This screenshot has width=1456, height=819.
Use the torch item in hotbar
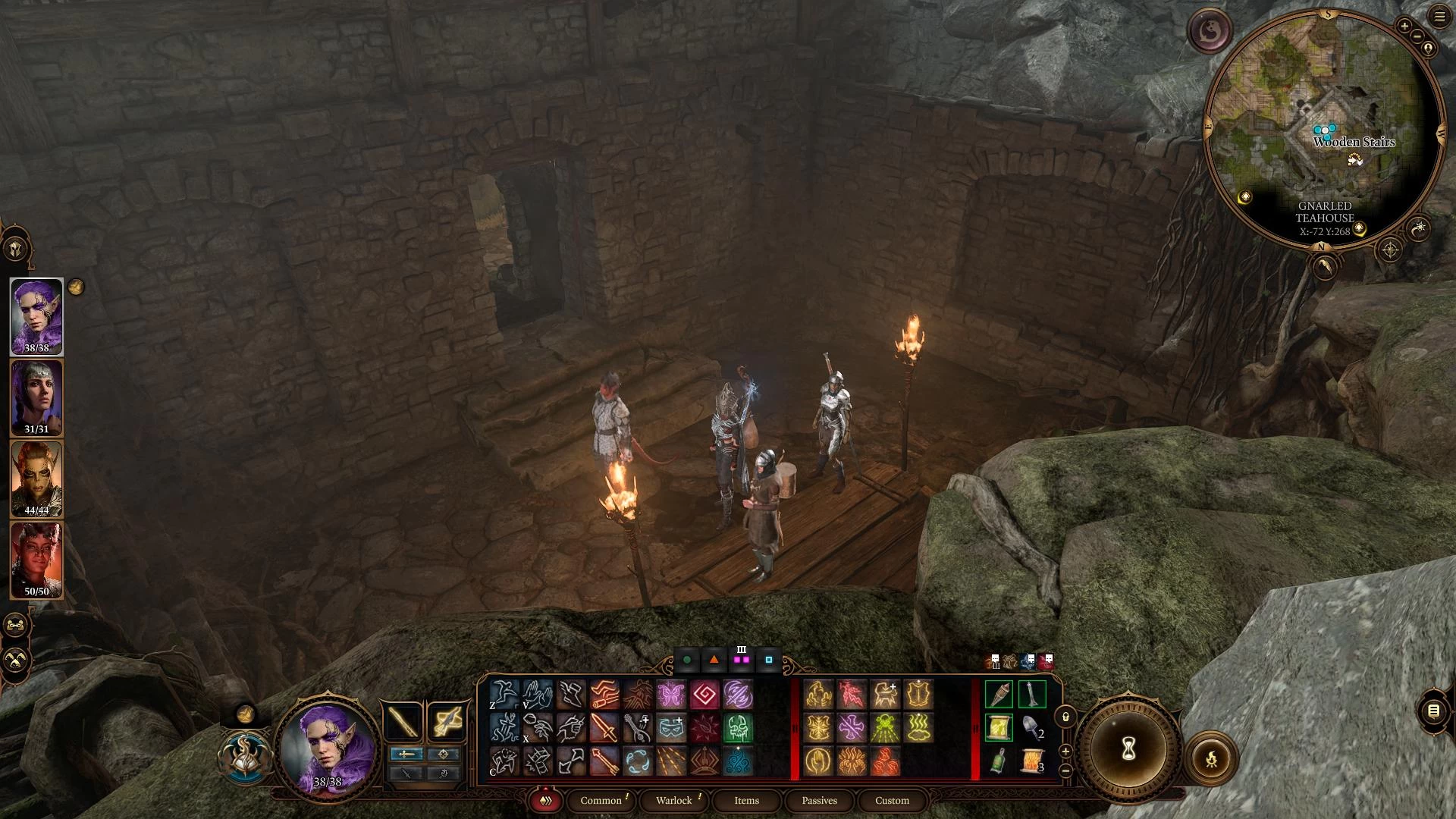(x=998, y=694)
